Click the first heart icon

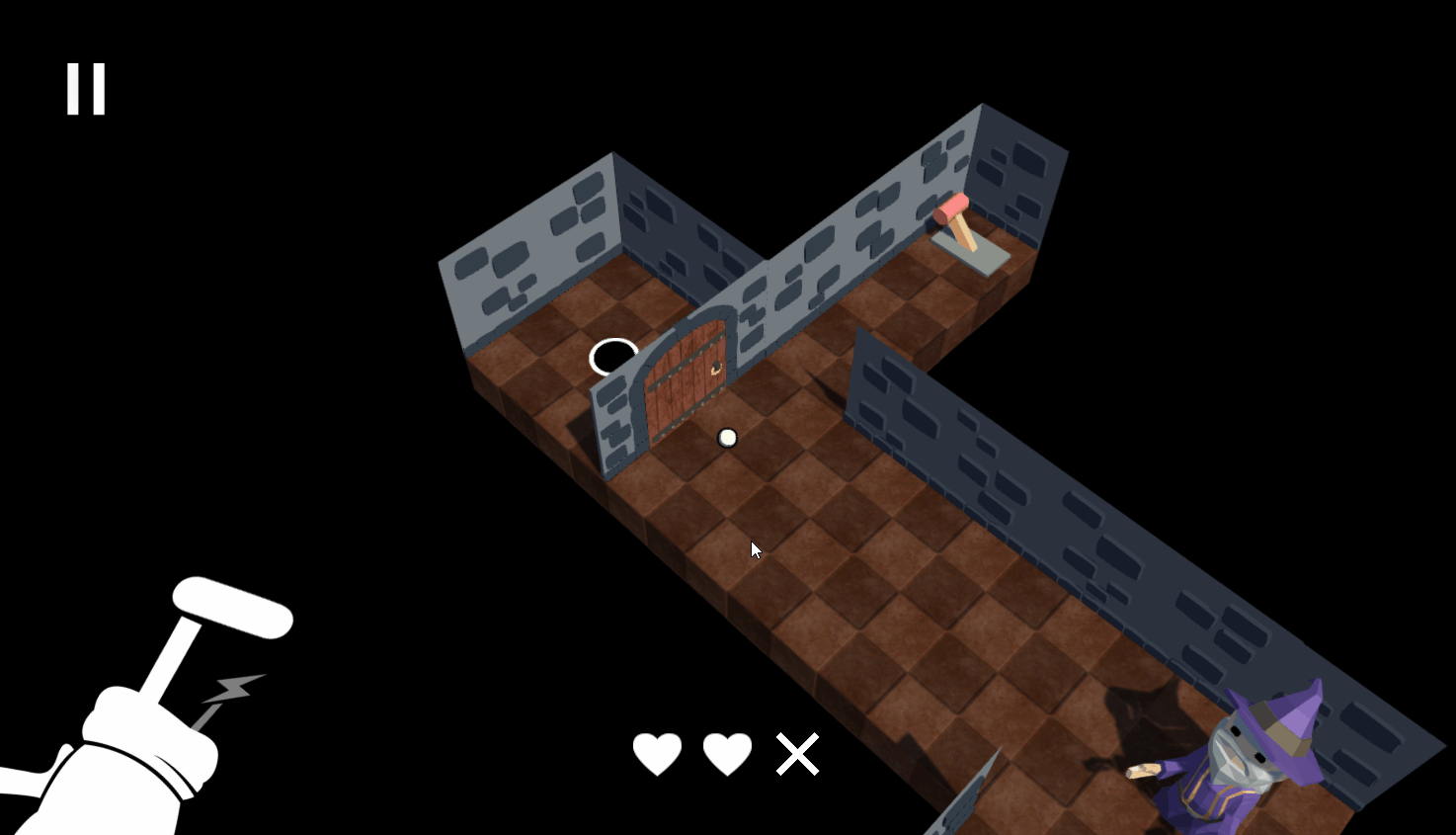[659, 753]
